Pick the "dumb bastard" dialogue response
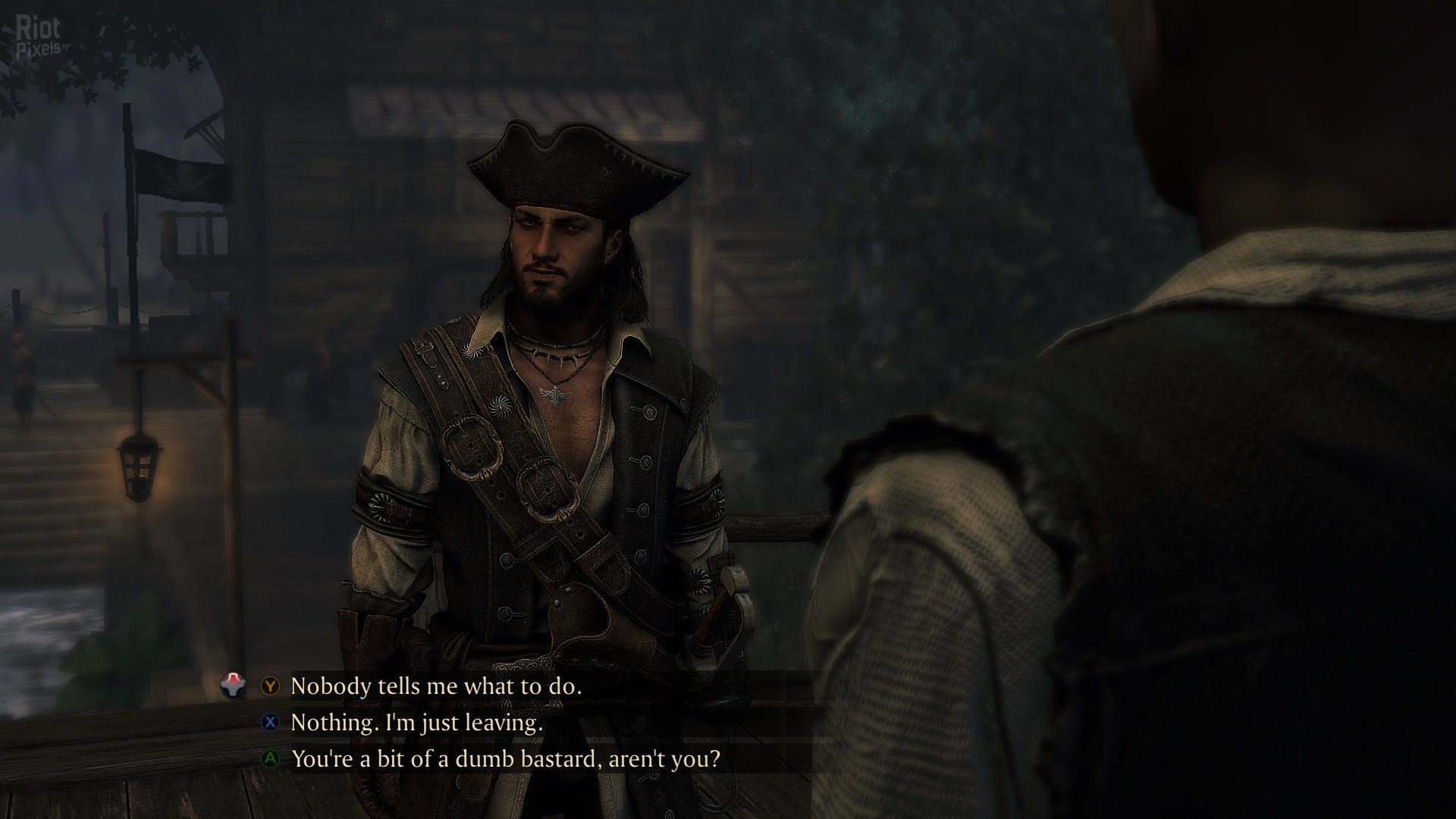Viewport: 1456px width, 819px height. (x=505, y=758)
